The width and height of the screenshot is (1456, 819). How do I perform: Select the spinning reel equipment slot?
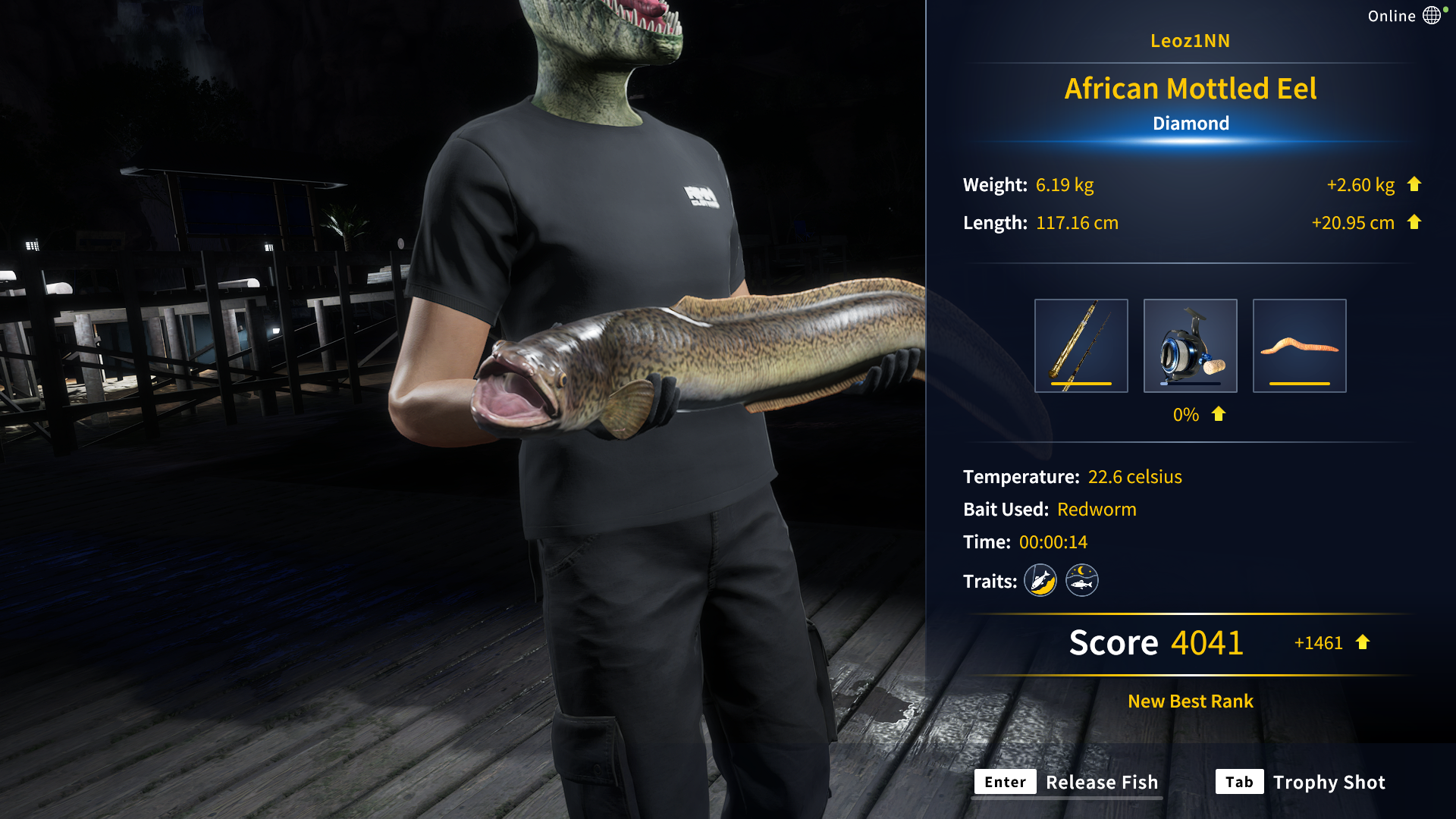(x=1190, y=346)
